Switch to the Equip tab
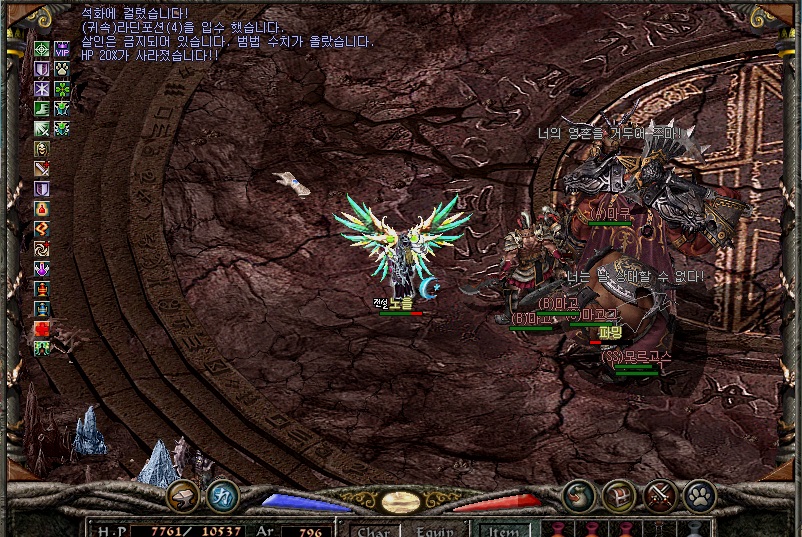 pos(435,530)
